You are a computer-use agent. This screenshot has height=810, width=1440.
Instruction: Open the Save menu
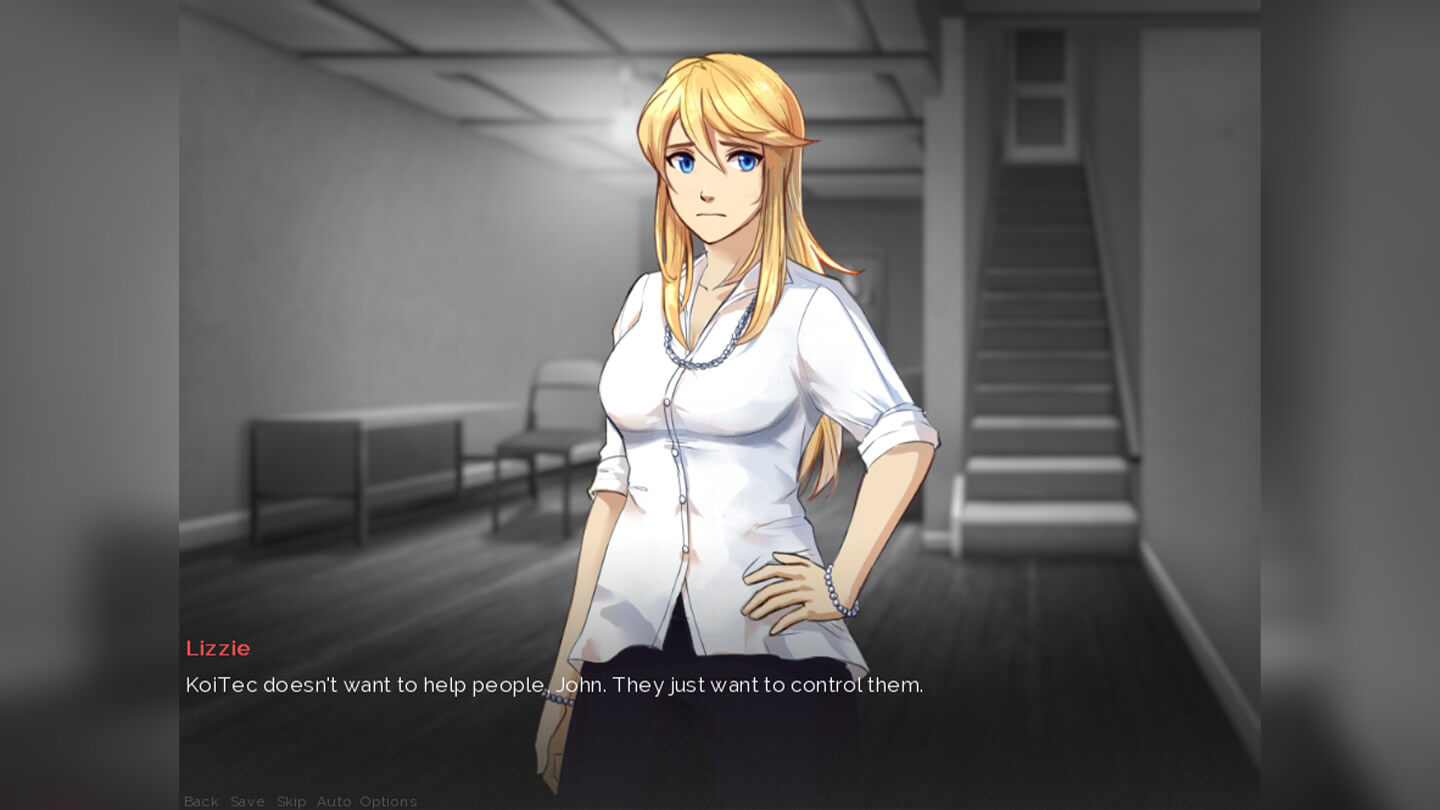click(247, 801)
